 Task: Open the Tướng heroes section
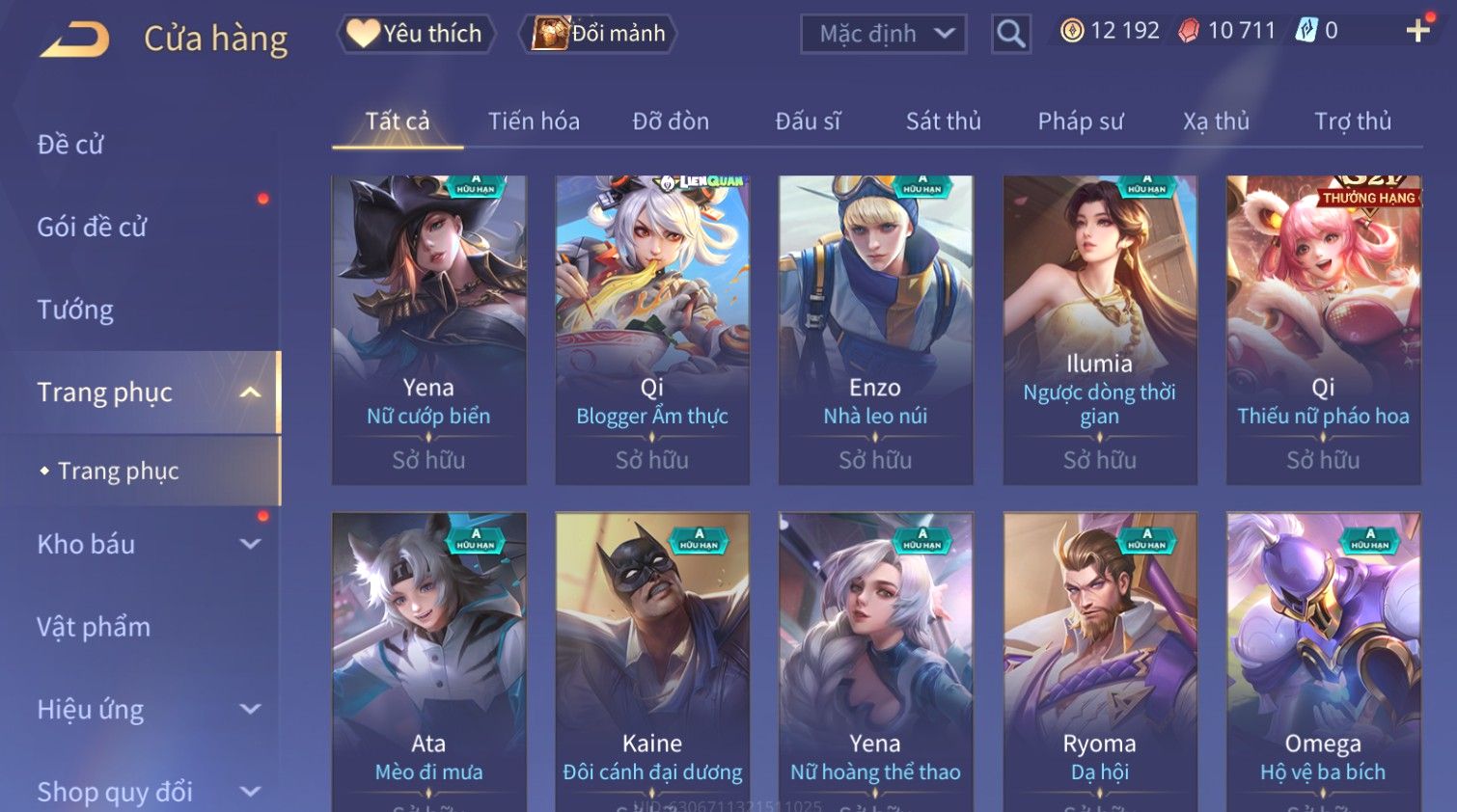(x=75, y=310)
